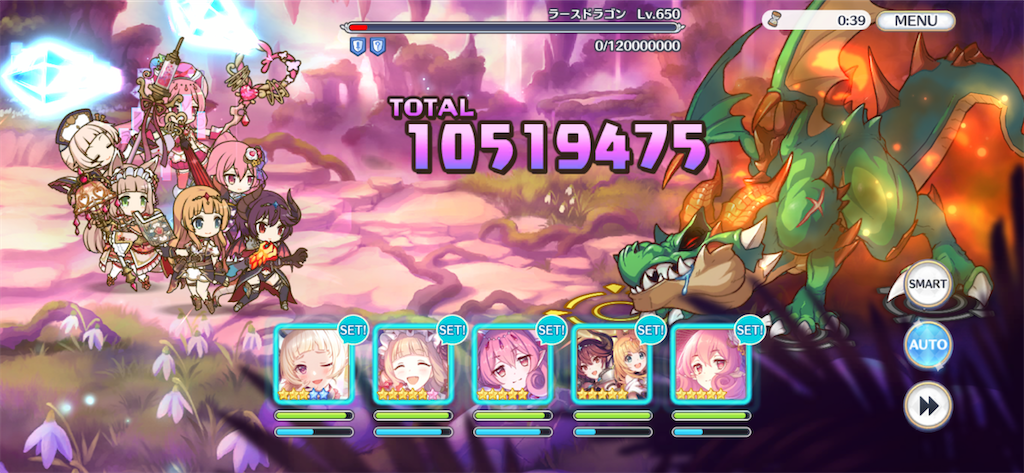The image size is (1024, 473).
Task: Select the last pink-haired girl portrait card
Action: pos(709,364)
